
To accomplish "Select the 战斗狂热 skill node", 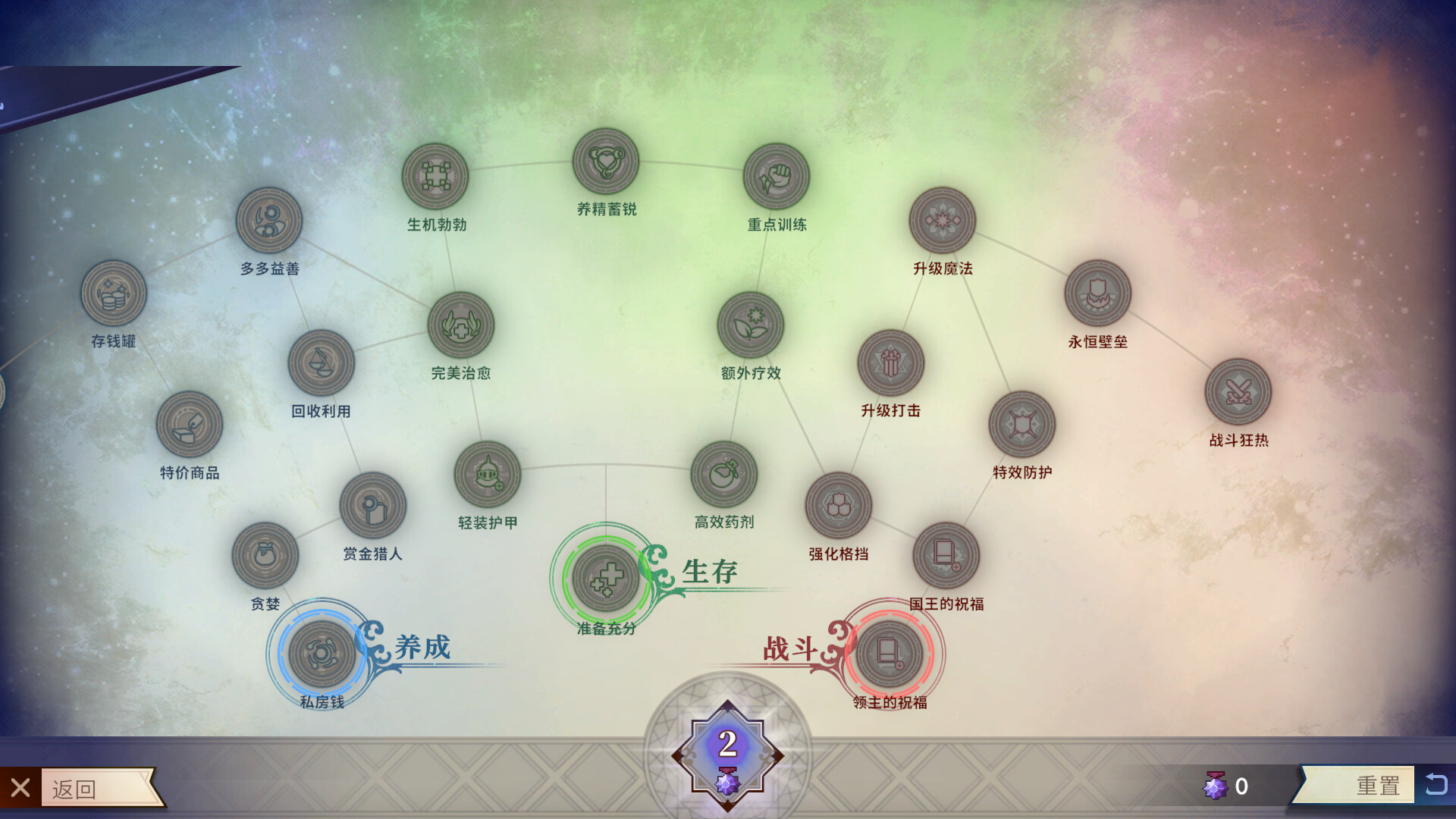I will click(1238, 392).
